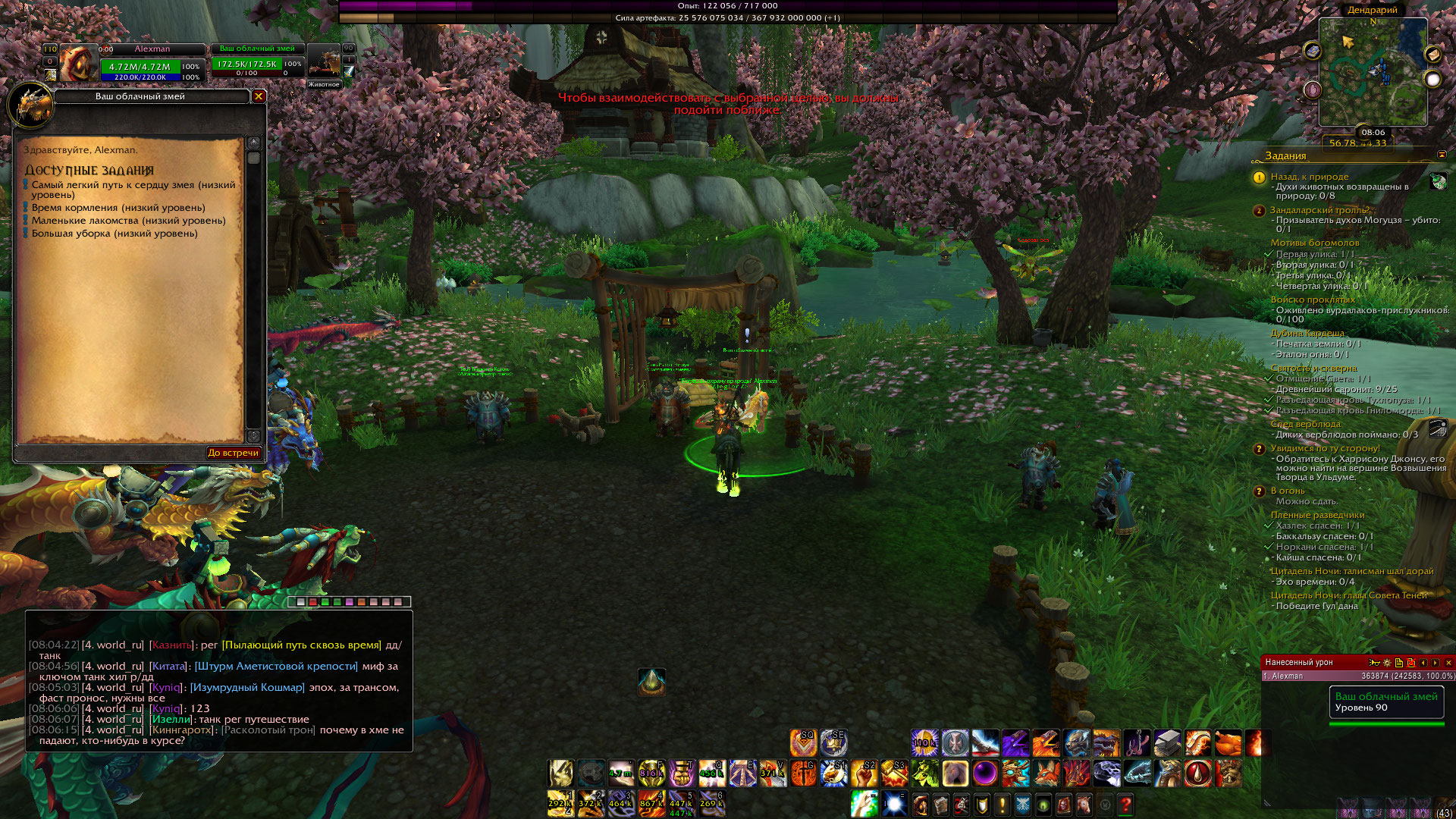1456x819 pixels.
Task: Open the red question mark help button
Action: pyautogui.click(x=1125, y=804)
